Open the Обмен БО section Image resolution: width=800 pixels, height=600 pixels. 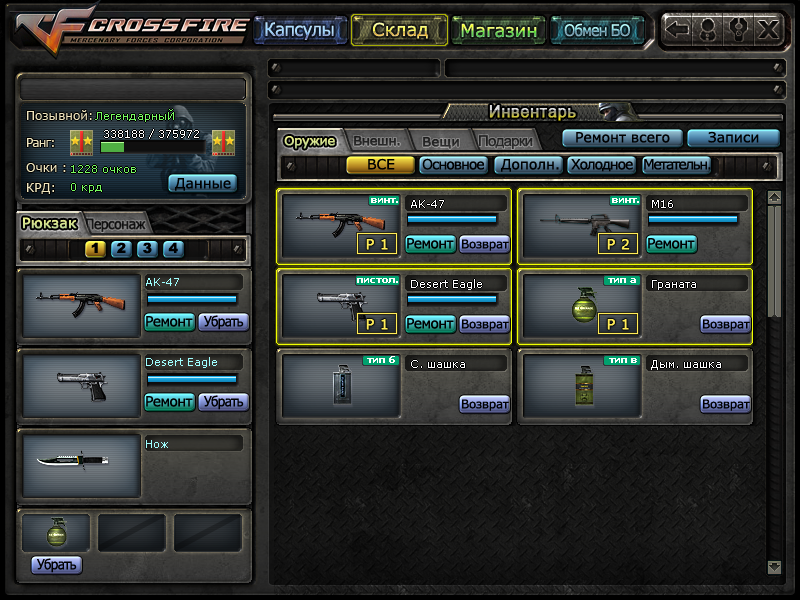pyautogui.click(x=597, y=30)
